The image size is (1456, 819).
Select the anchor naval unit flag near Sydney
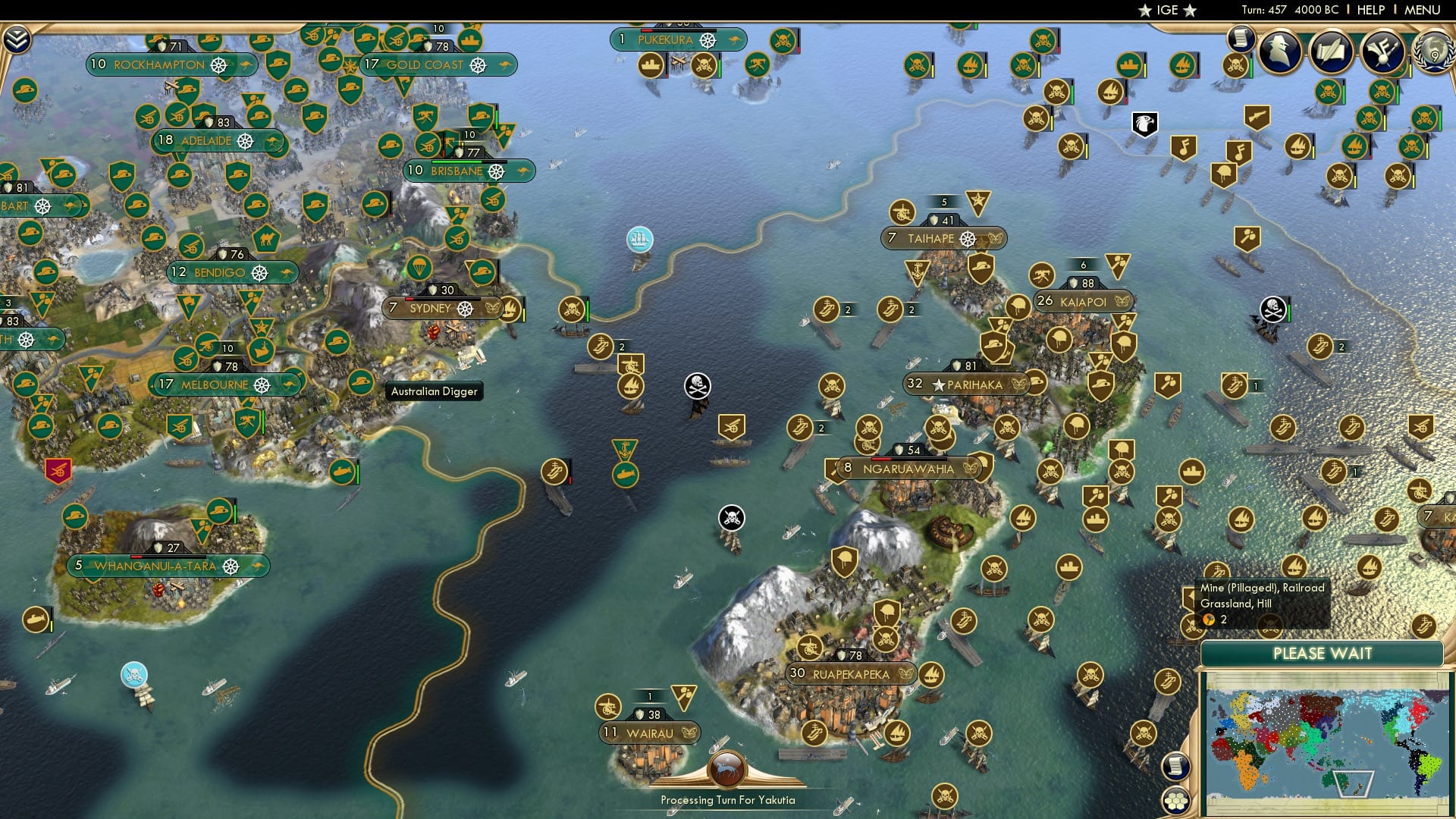tap(624, 447)
